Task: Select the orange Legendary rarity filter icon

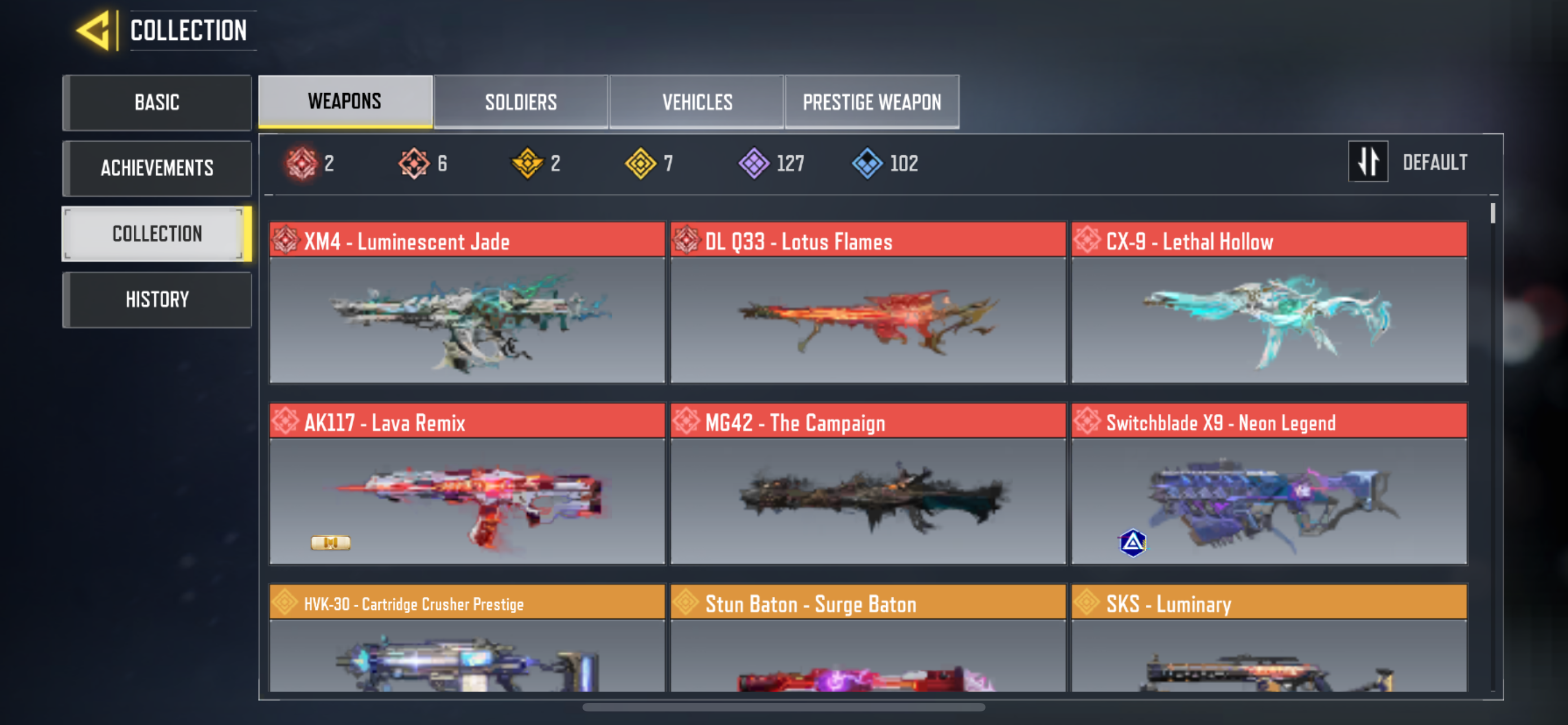Action: pos(413,162)
